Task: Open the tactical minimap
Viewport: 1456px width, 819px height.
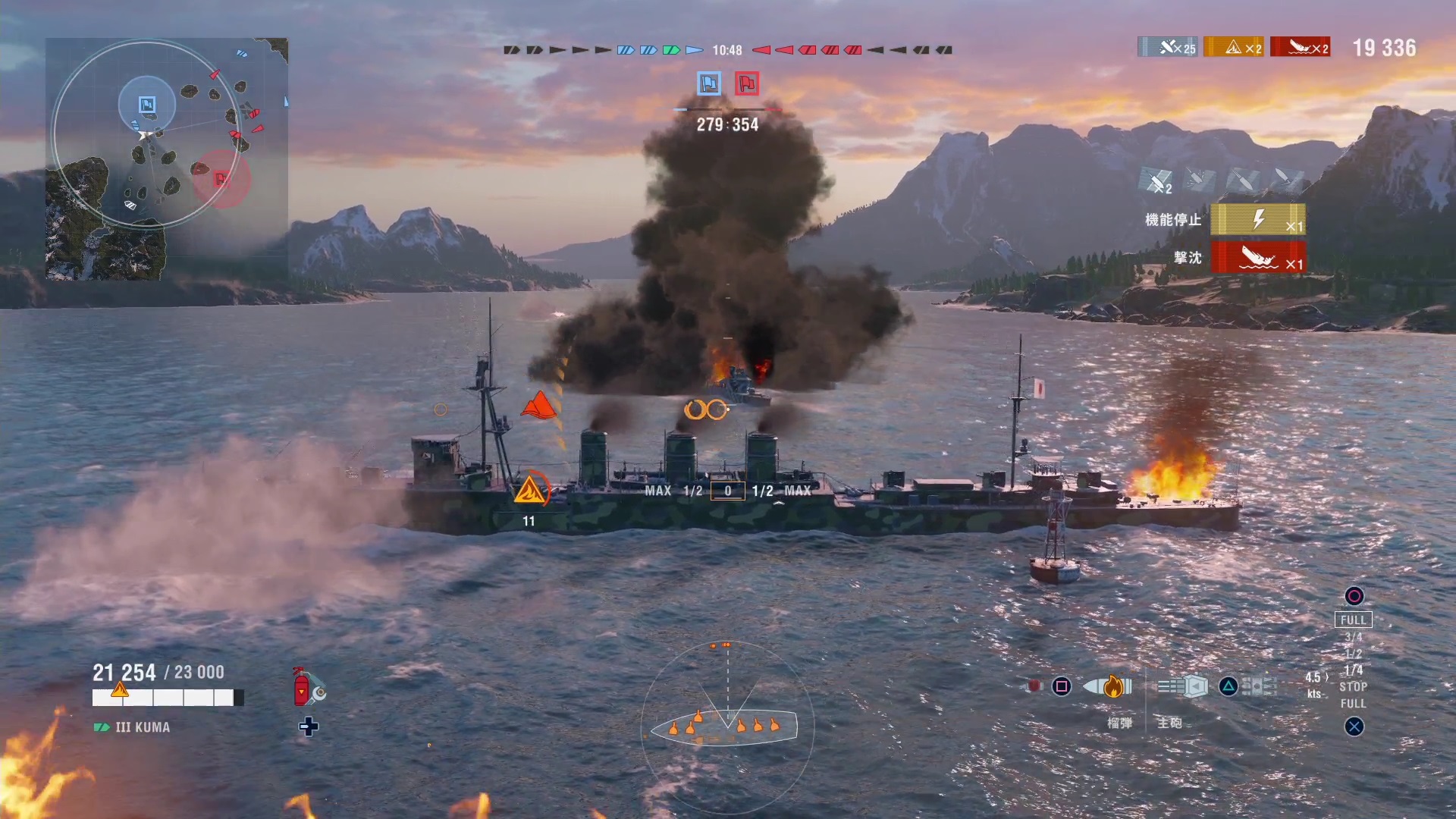Action: 167,158
